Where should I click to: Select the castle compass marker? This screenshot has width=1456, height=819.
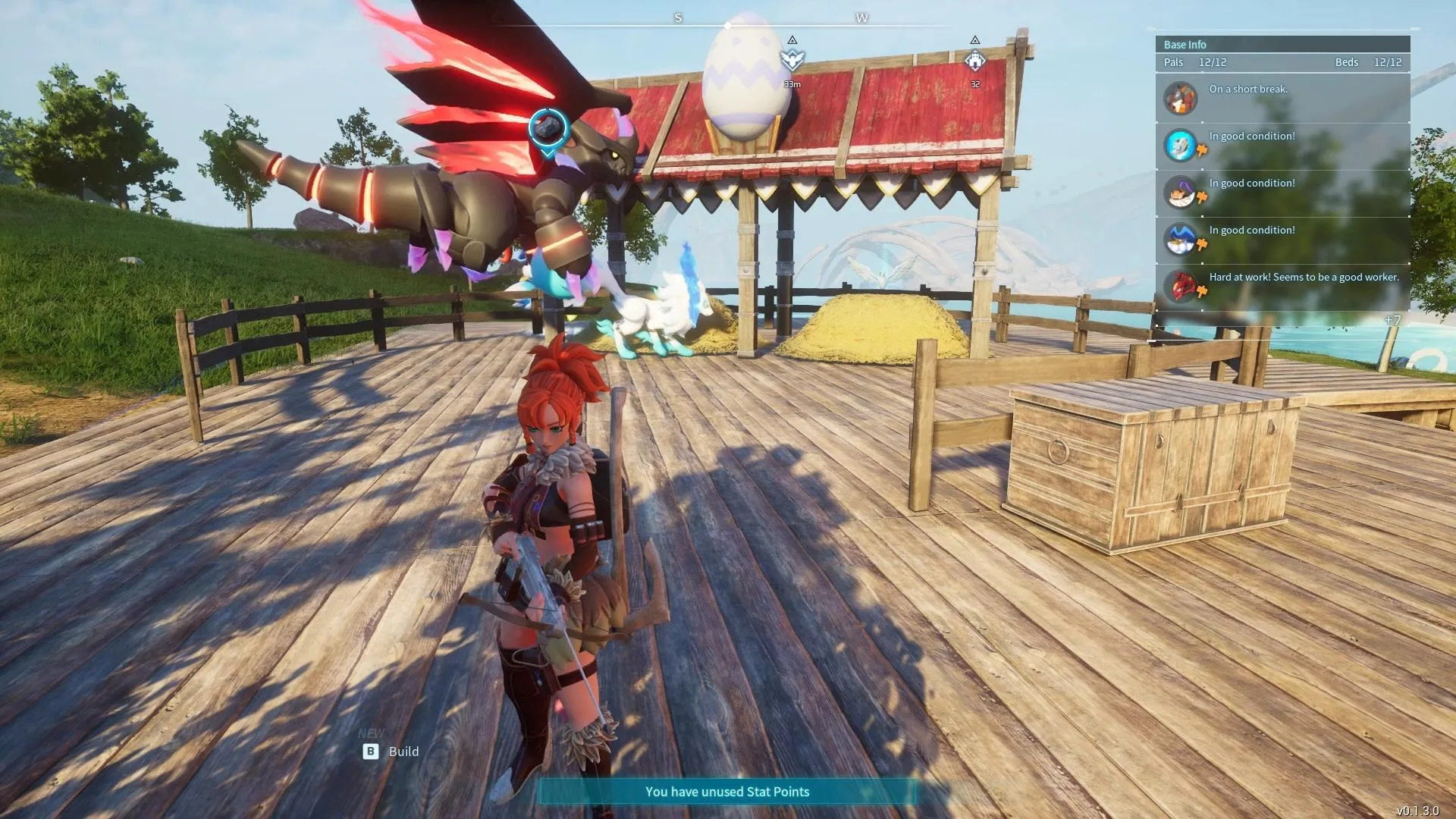(975, 59)
